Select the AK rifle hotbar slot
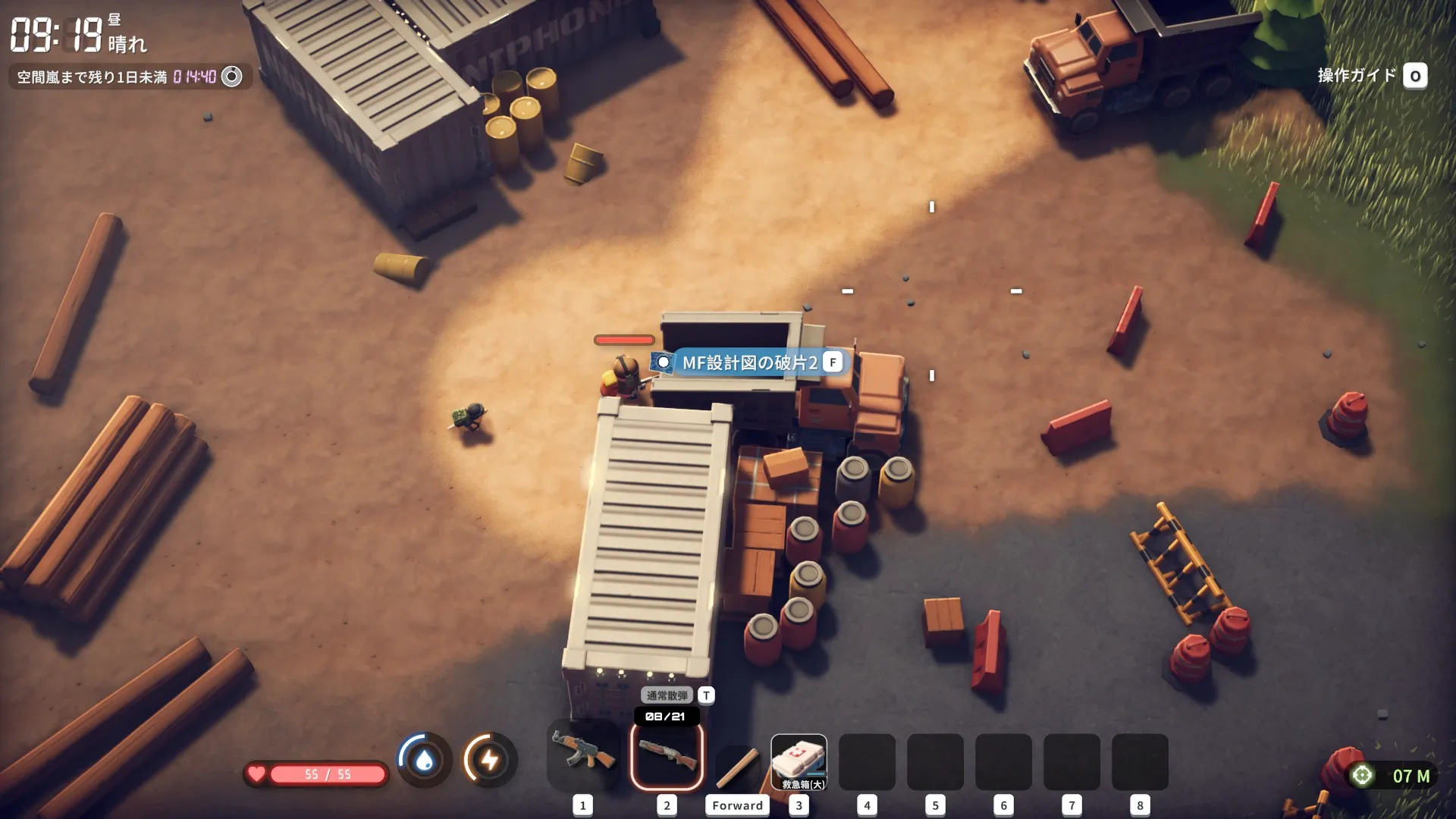This screenshot has width=1456, height=819. 582,756
